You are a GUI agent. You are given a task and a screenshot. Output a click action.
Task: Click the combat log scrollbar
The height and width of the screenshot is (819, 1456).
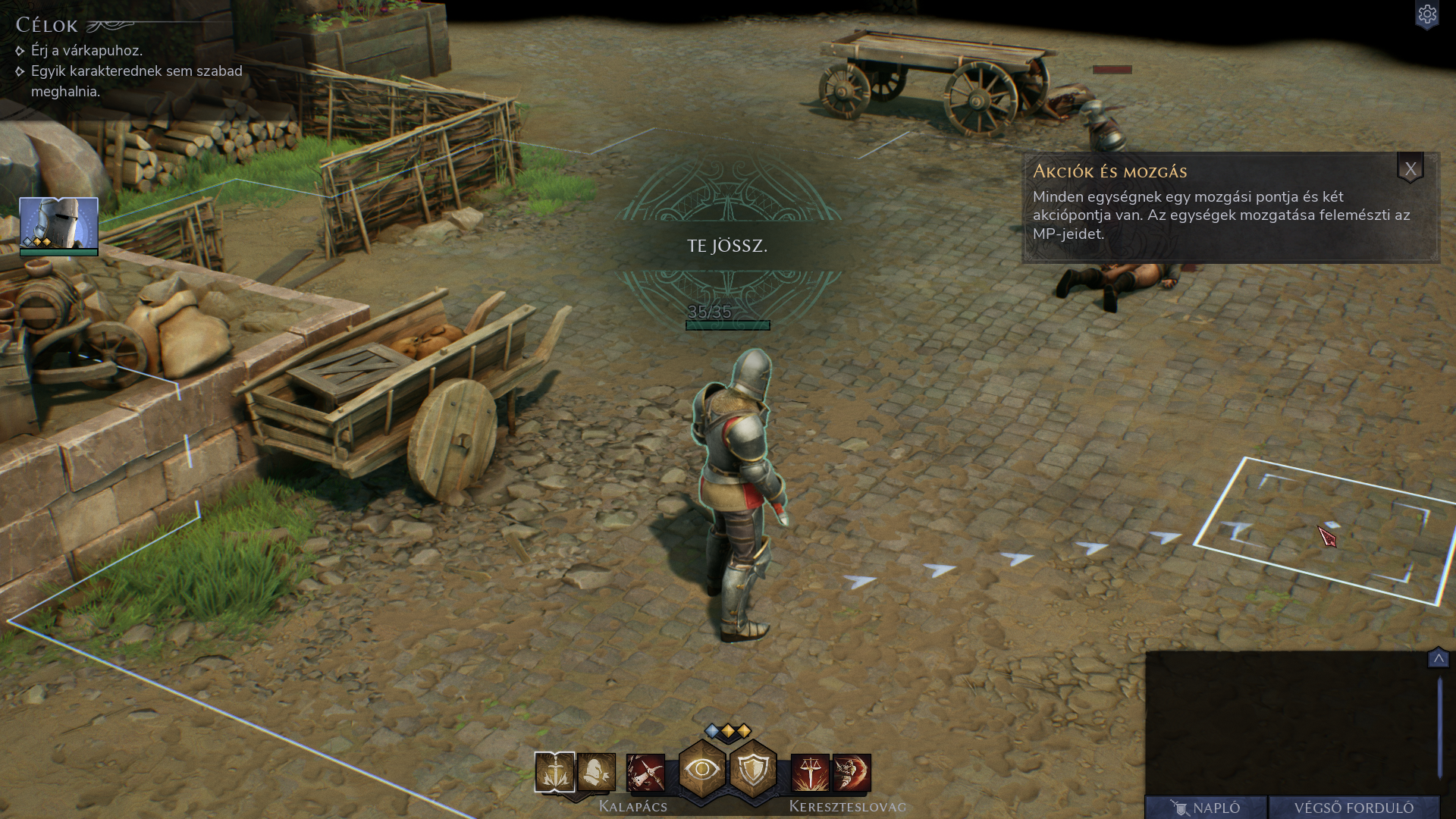point(1439,728)
